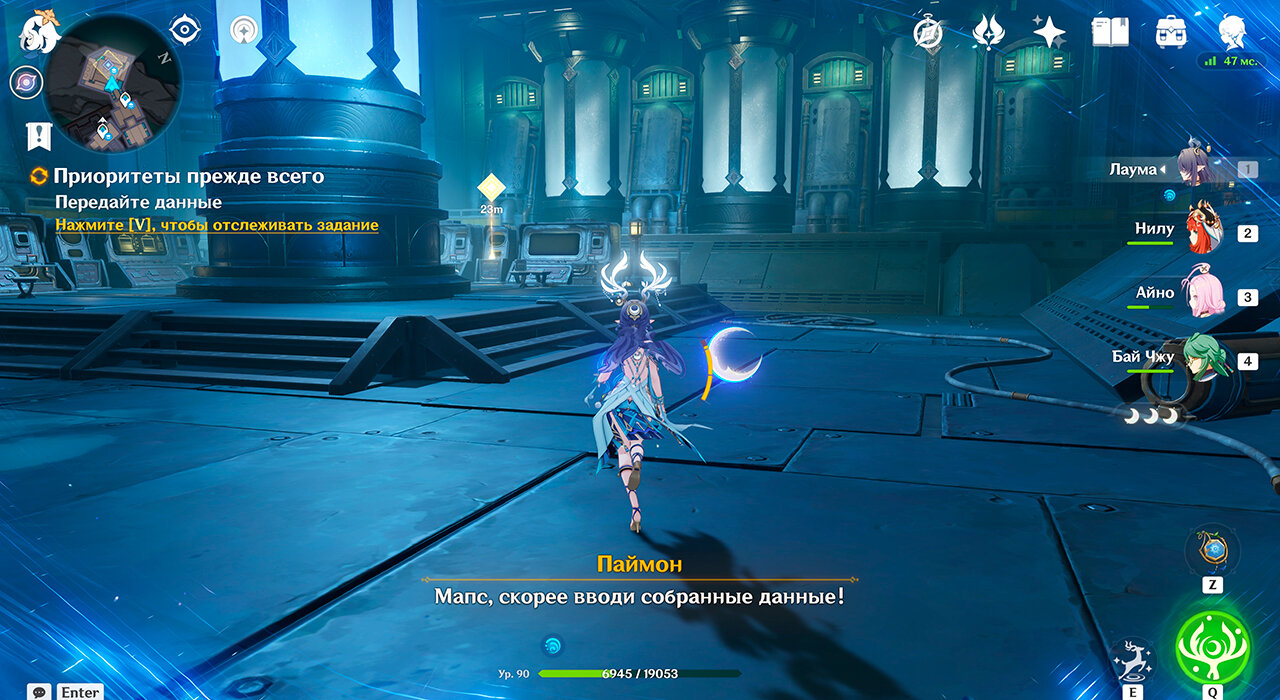The height and width of the screenshot is (700, 1280).
Task: Click the purple swirl icon below Paimon
Action: [x=26, y=82]
